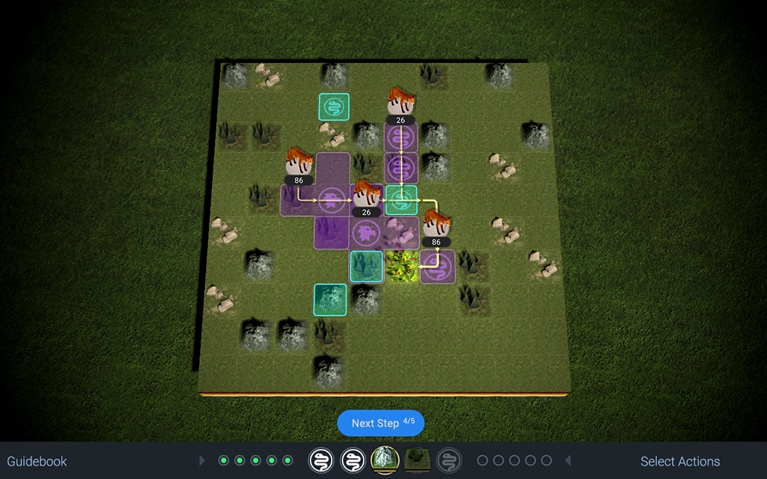Click the arrow beside the green dots
Viewport: 767px width, 479px height.
point(203,461)
